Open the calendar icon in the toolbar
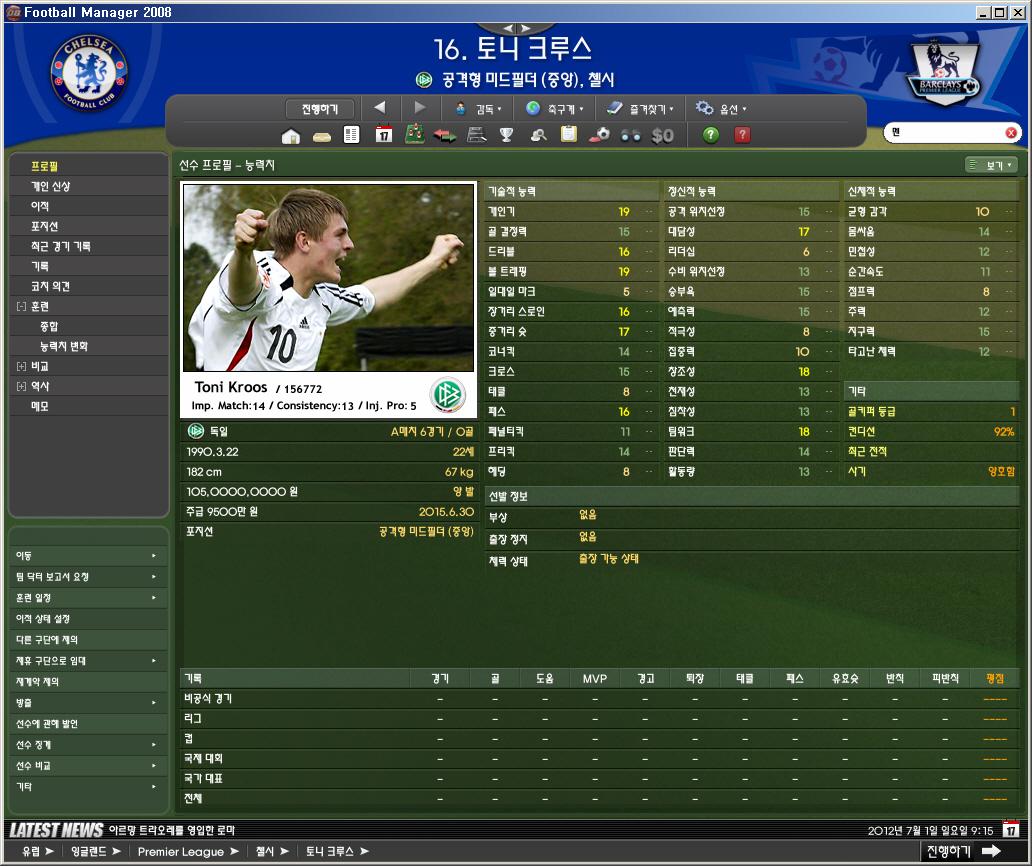The image size is (1032, 866). pyautogui.click(x=383, y=136)
